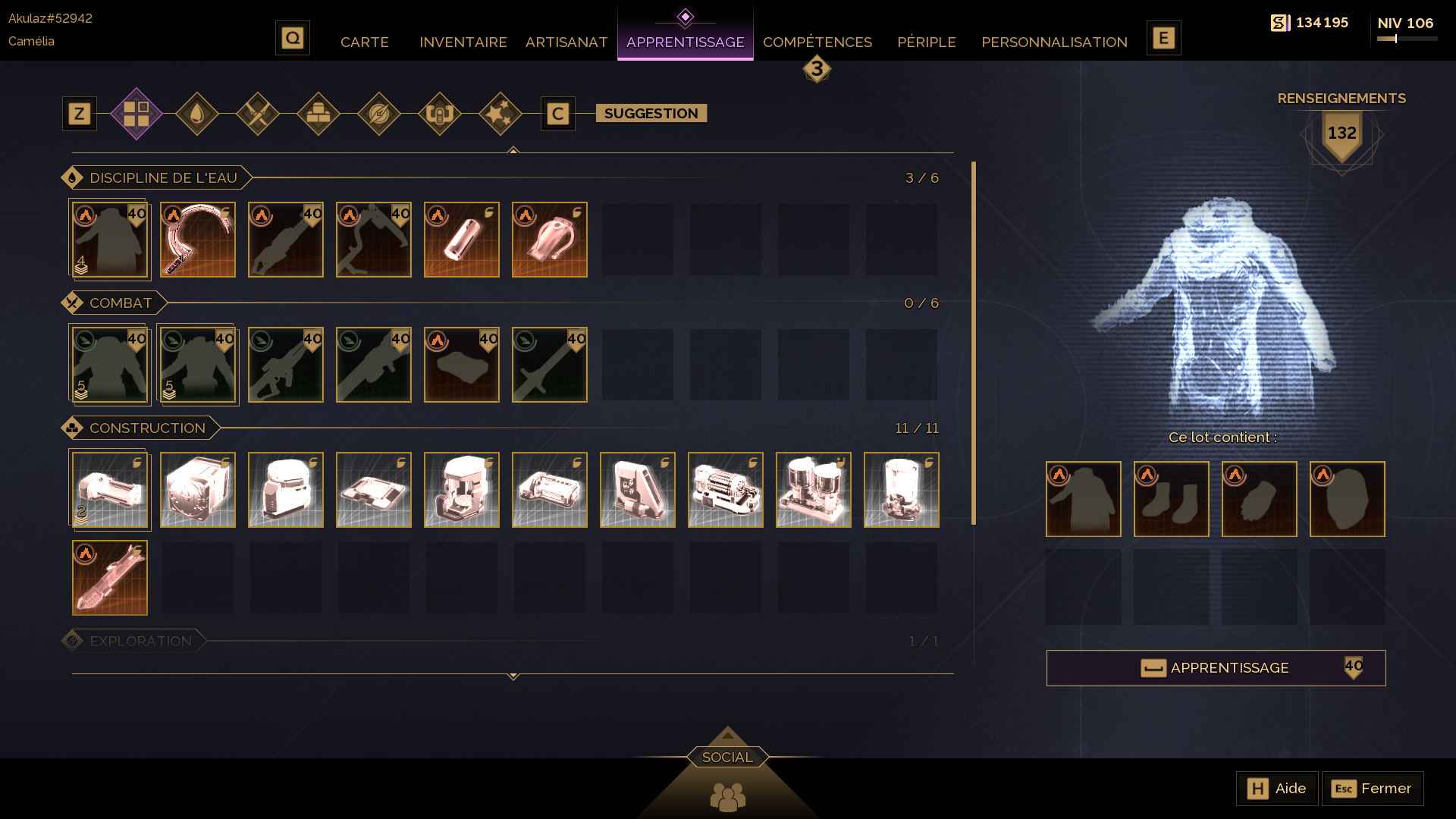Viewport: 1456px width, 819px height.
Task: Select the all-categories grid filter
Action: [136, 114]
